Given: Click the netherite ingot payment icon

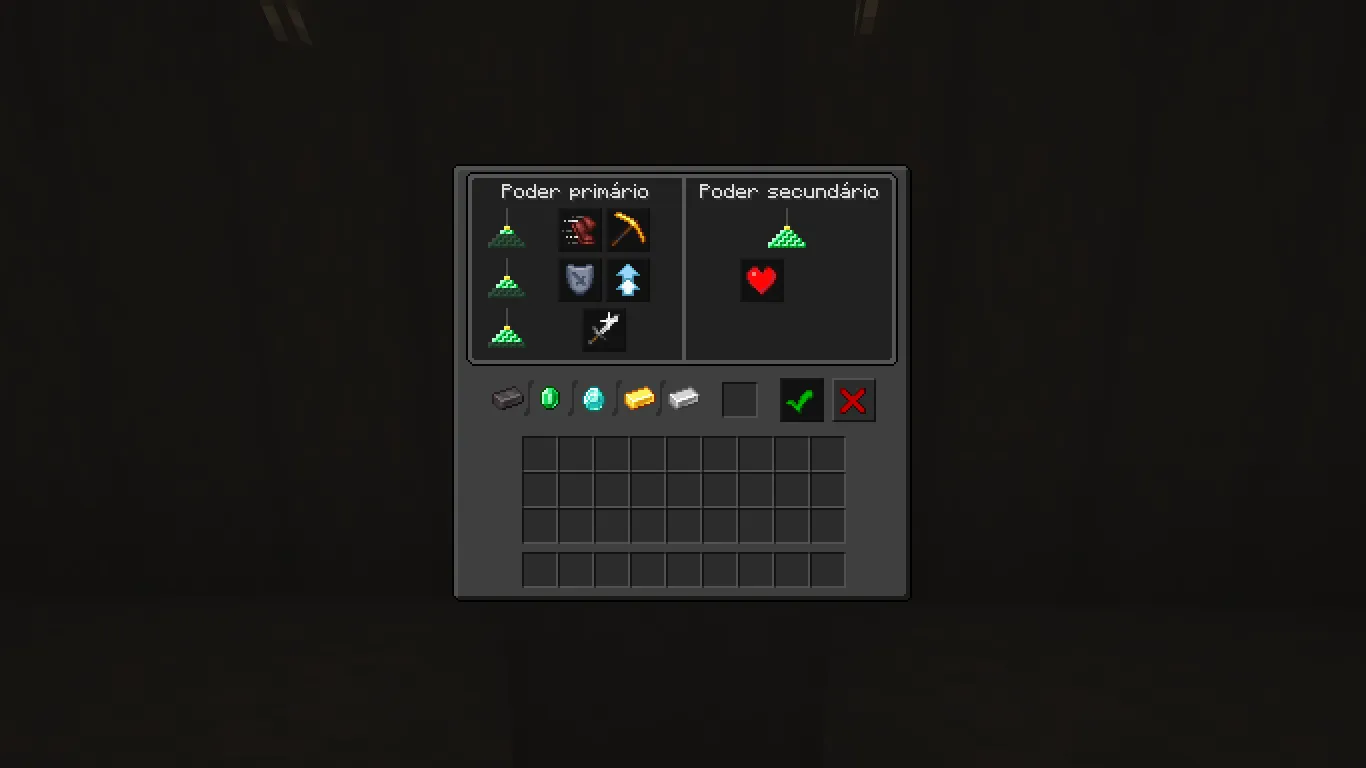Looking at the screenshot, I should pos(508,399).
